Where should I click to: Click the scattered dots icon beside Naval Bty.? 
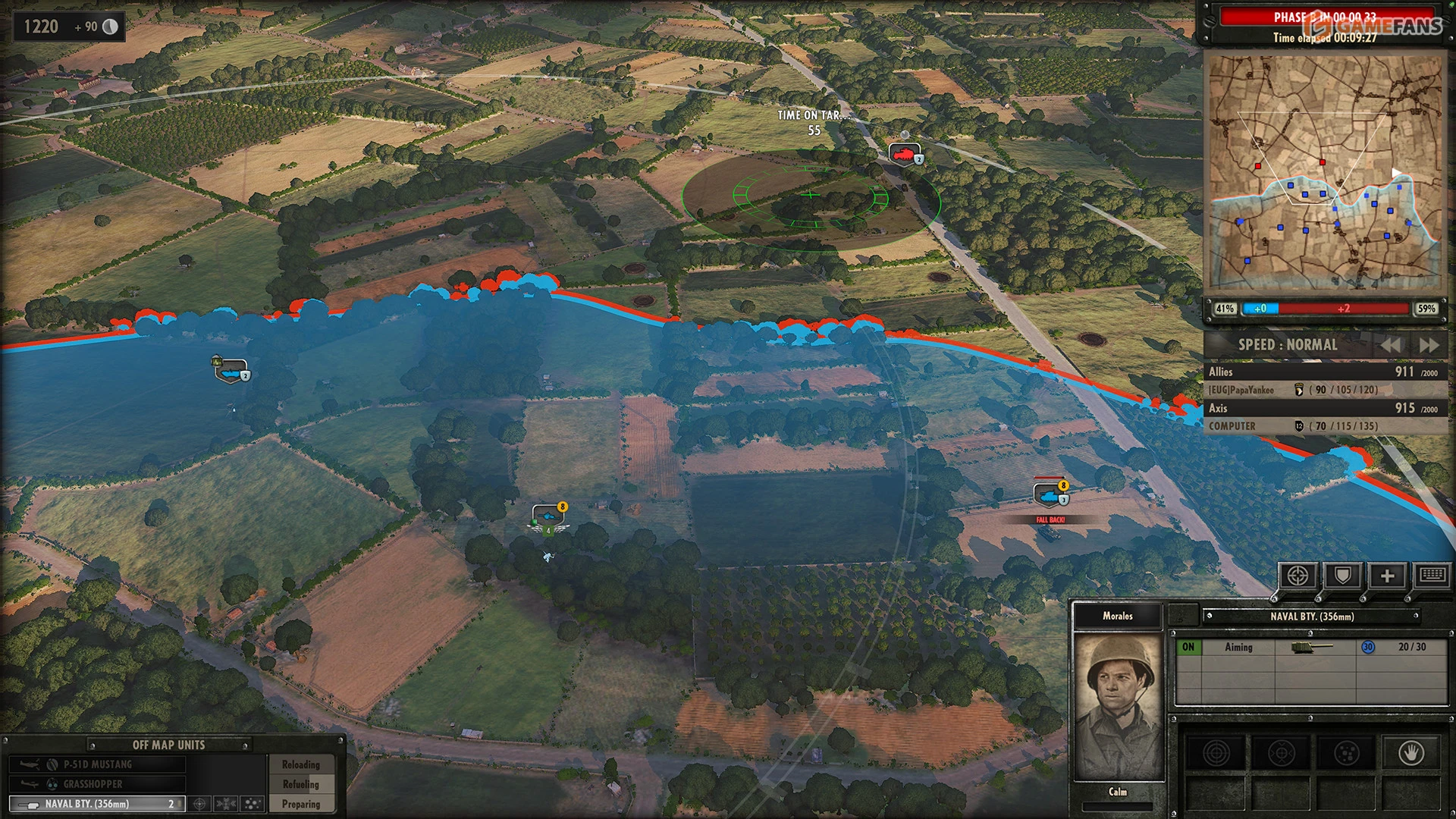coord(252,804)
